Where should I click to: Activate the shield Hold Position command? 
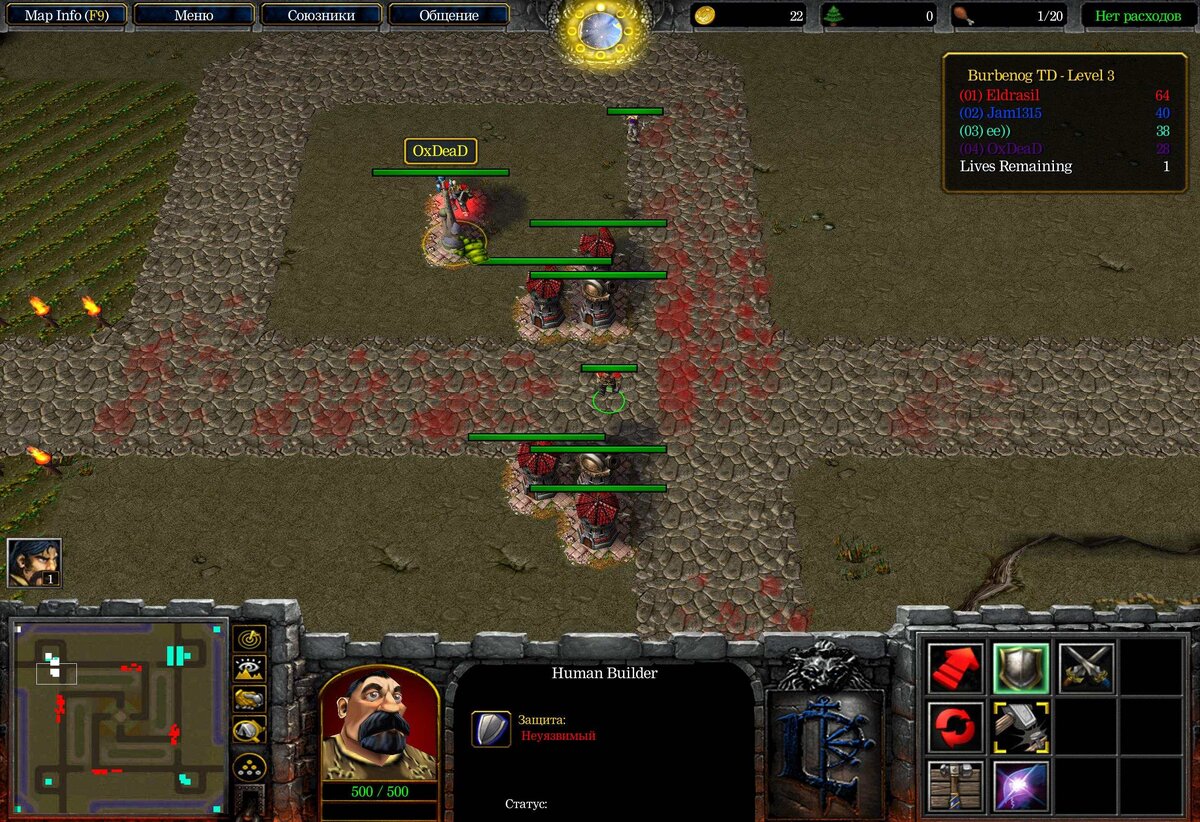tap(1021, 668)
